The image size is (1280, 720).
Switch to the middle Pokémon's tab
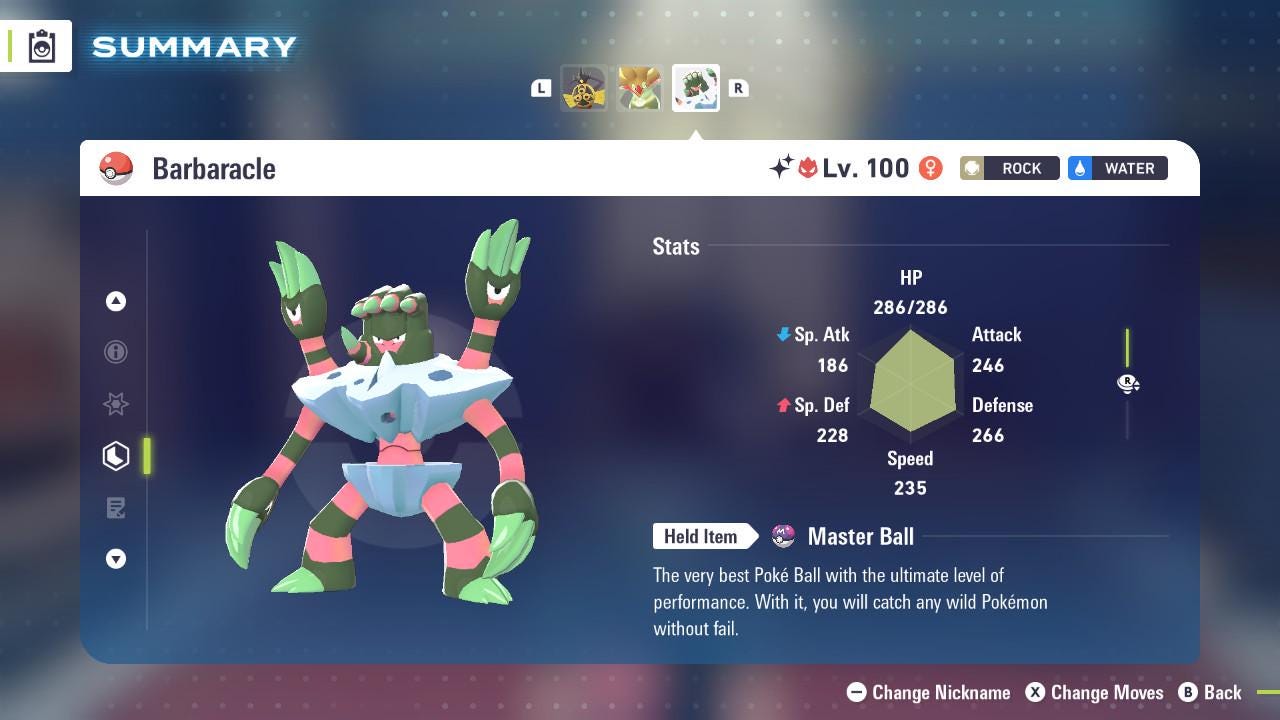[x=640, y=88]
